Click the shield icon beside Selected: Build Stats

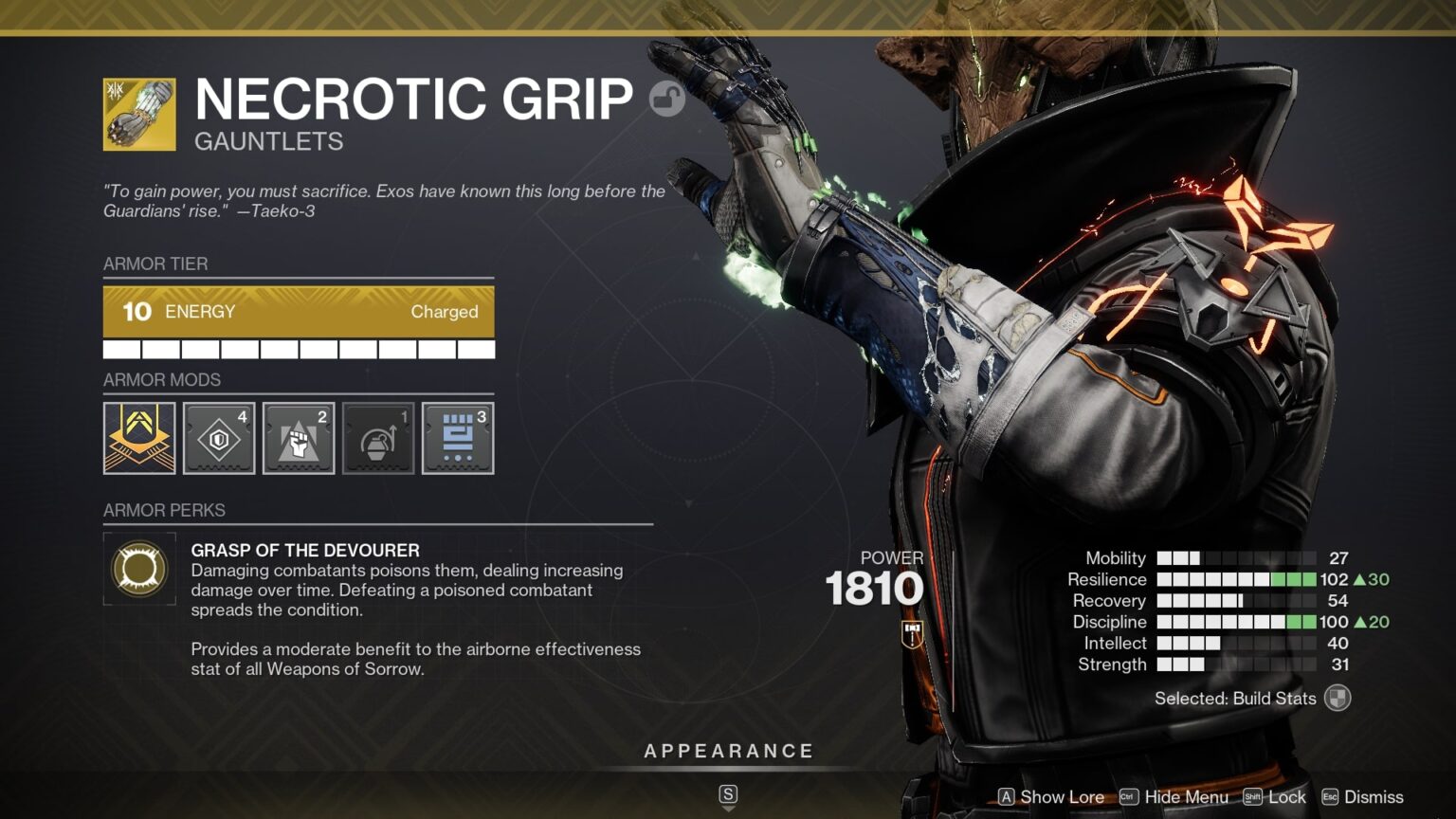click(x=1337, y=699)
